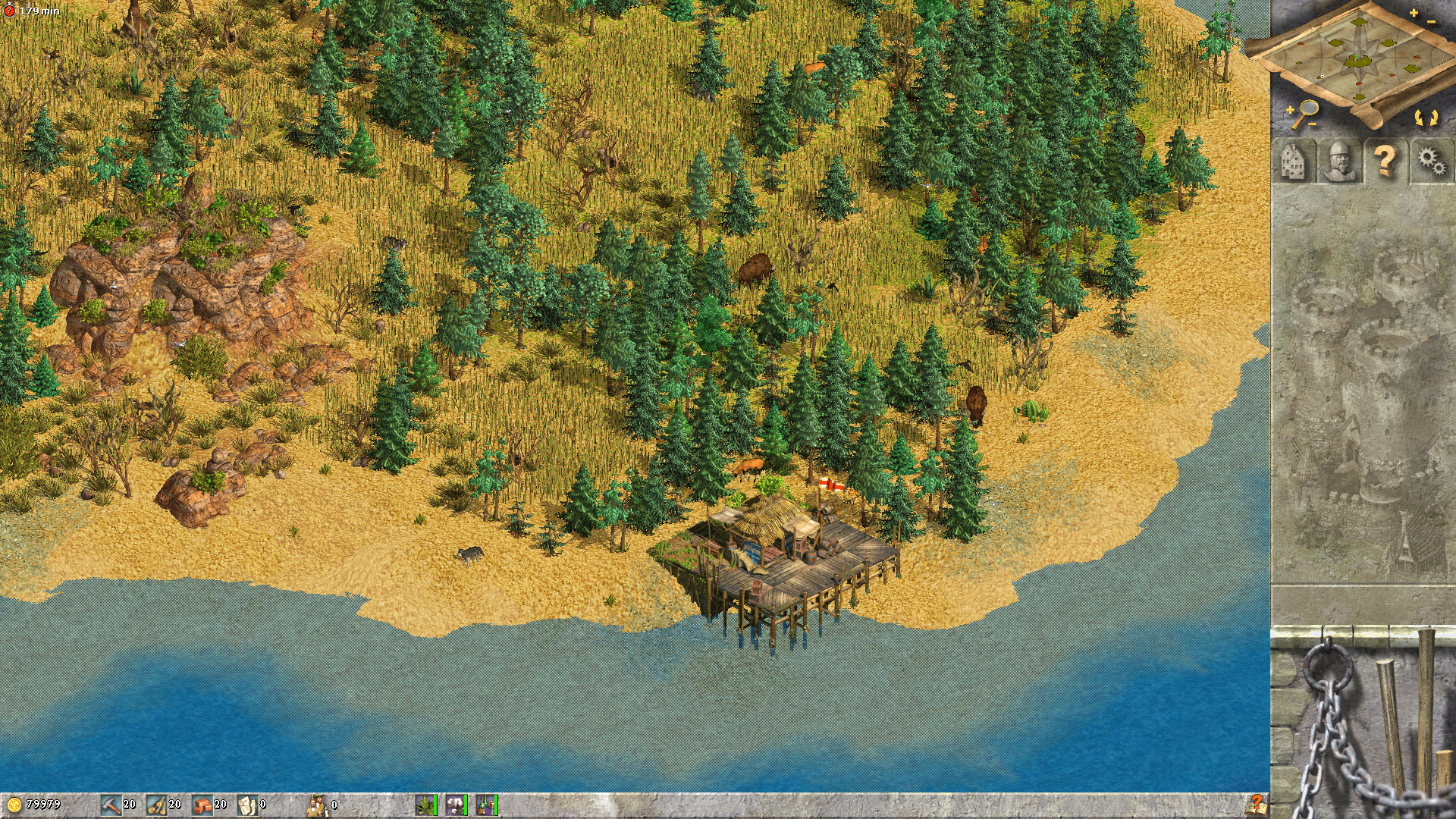The image size is (1456, 819).
Task: Click the magnifying glass zoom control
Action: 1304,114
